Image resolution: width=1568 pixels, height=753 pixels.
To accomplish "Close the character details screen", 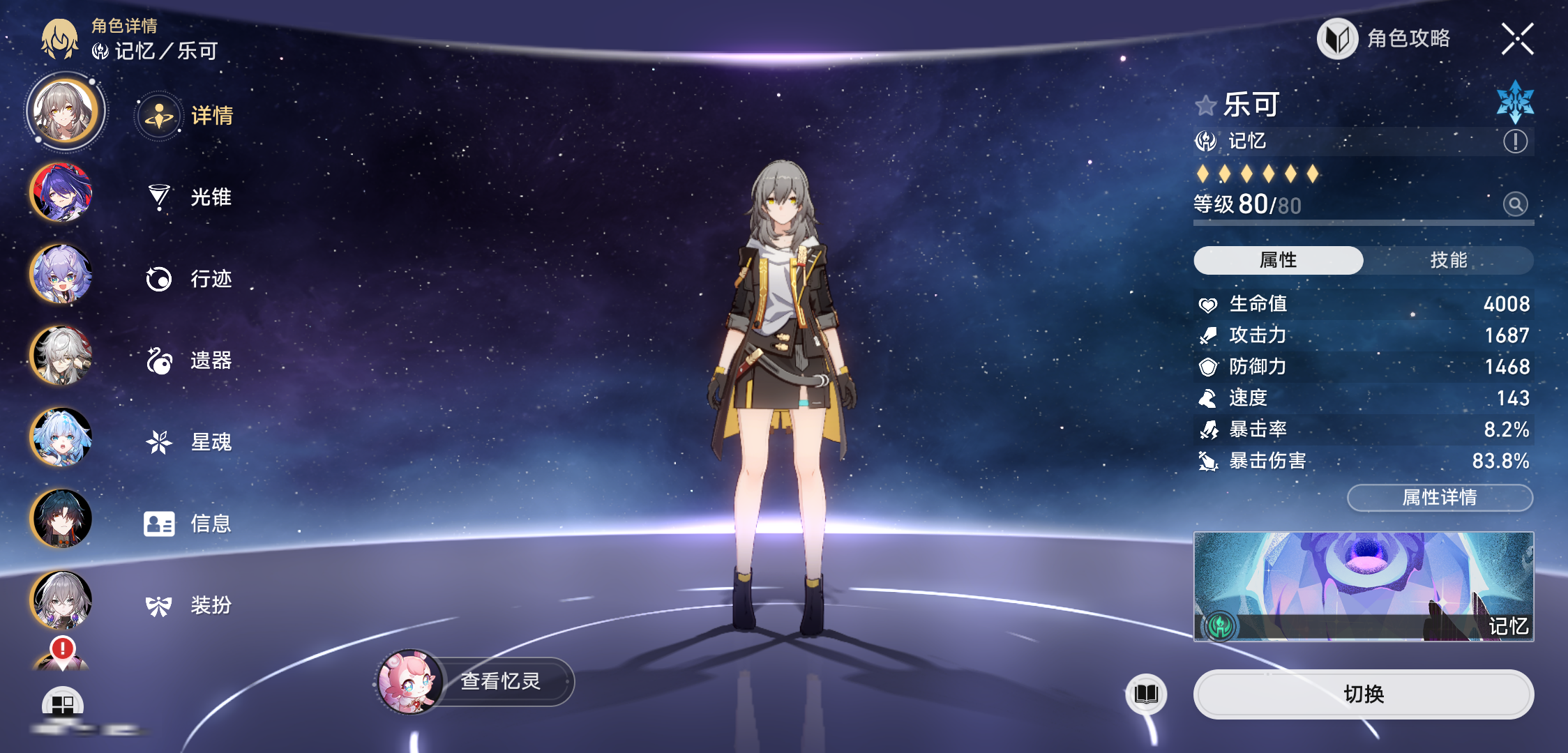I will coord(1517,38).
